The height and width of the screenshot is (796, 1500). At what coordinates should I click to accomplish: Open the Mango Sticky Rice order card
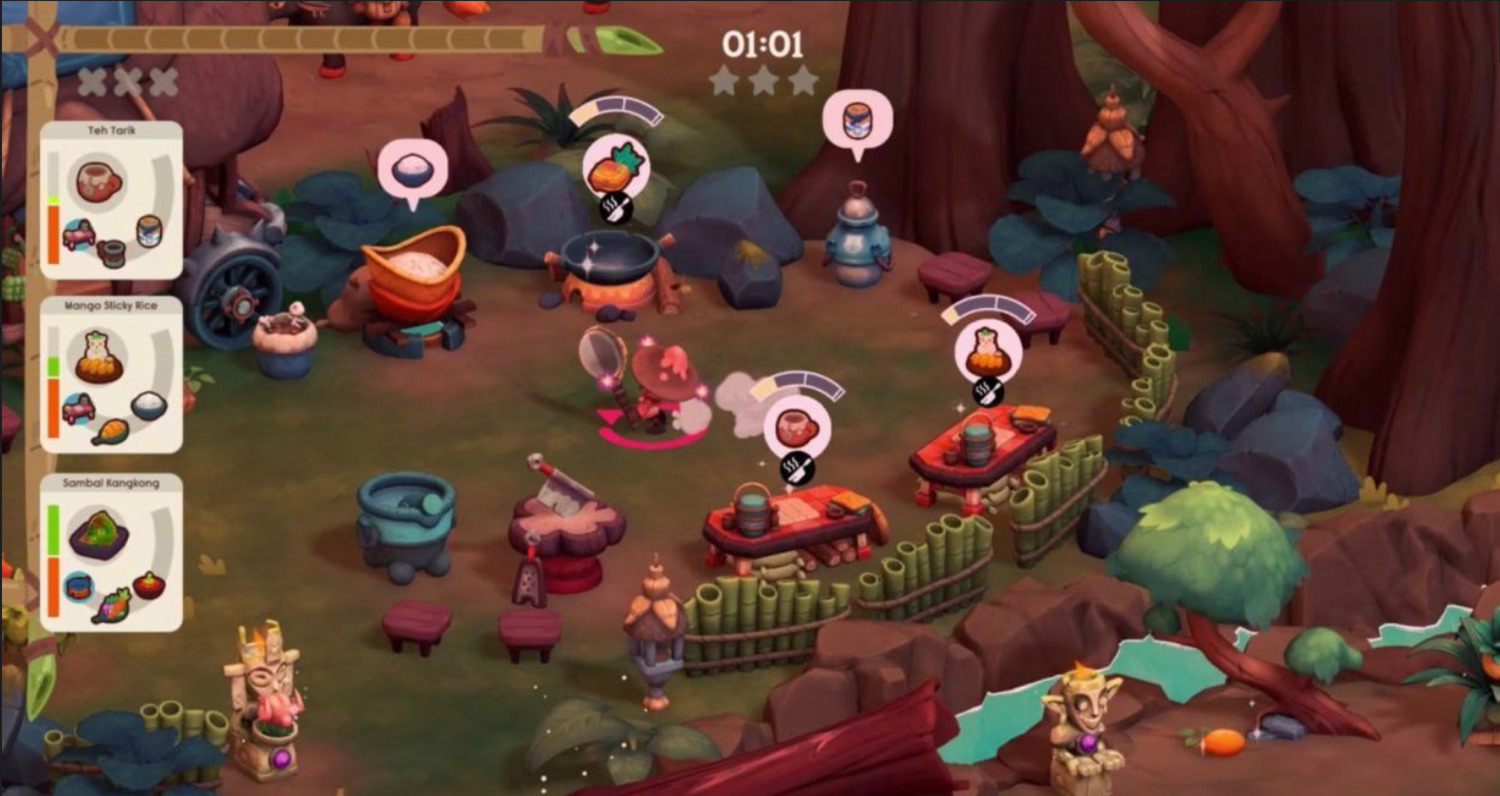click(111, 375)
